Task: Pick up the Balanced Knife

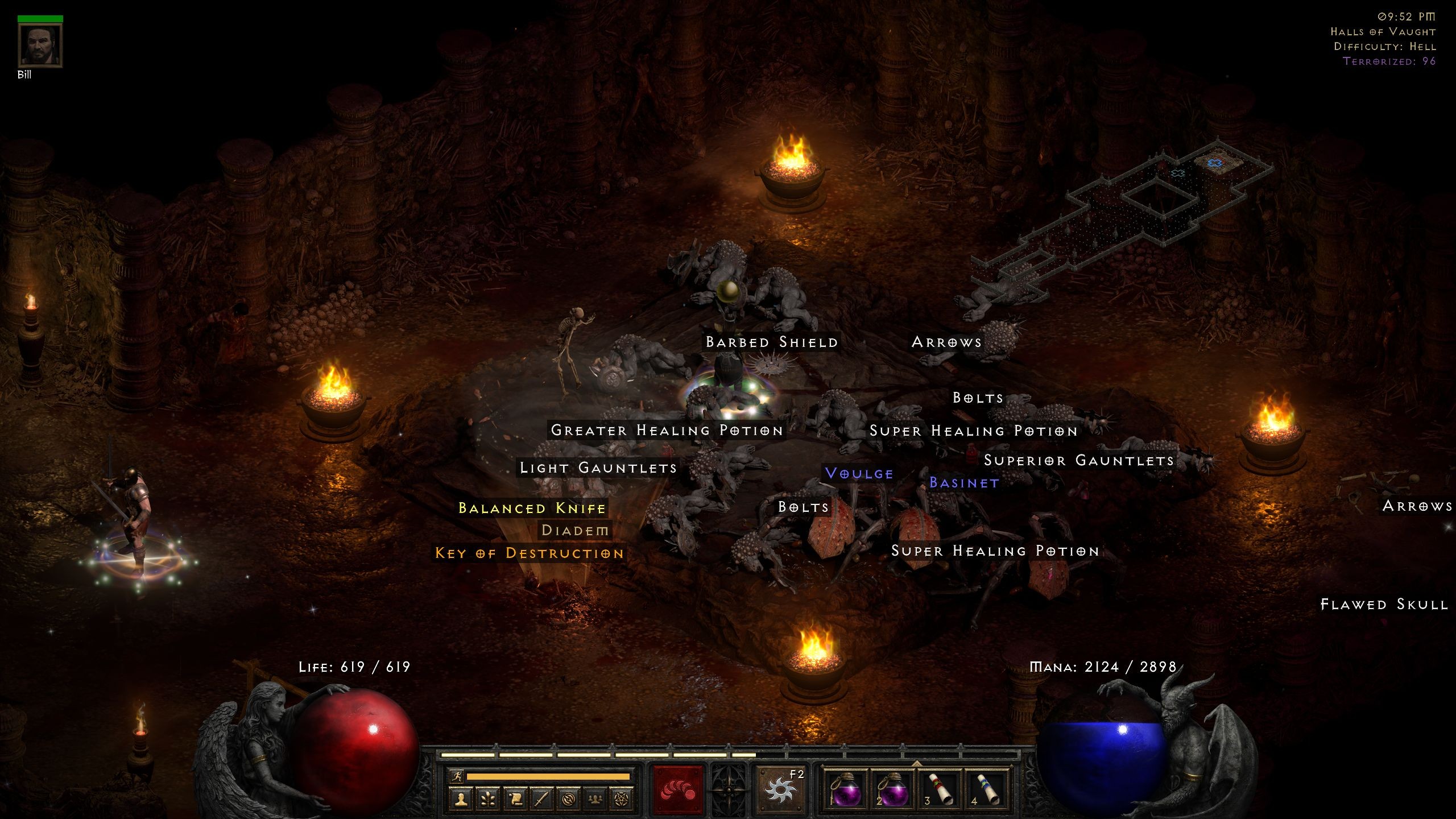Action: pos(532,508)
